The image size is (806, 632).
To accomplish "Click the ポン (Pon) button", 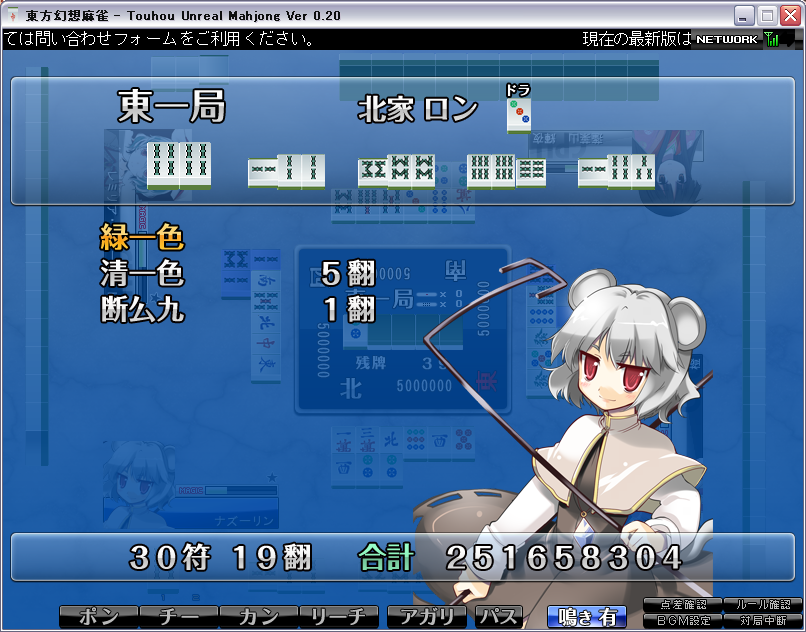I will 98,617.
